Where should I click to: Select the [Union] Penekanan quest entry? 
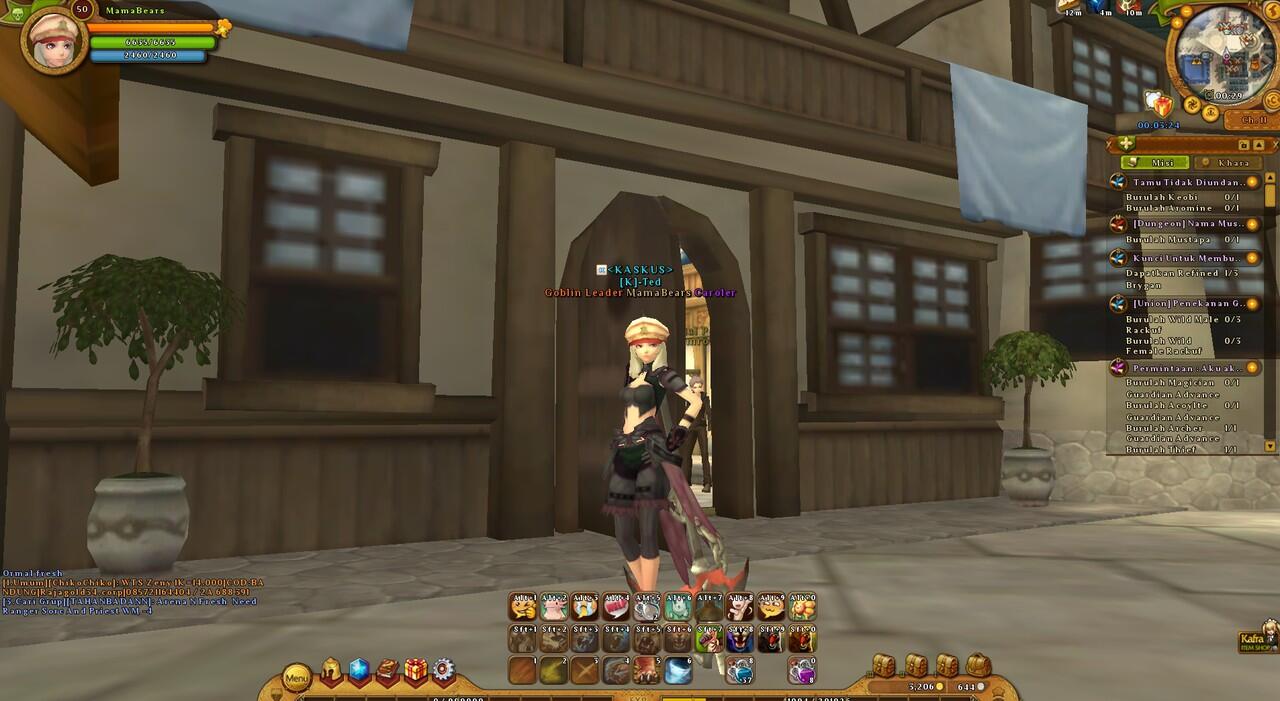tap(1188, 303)
